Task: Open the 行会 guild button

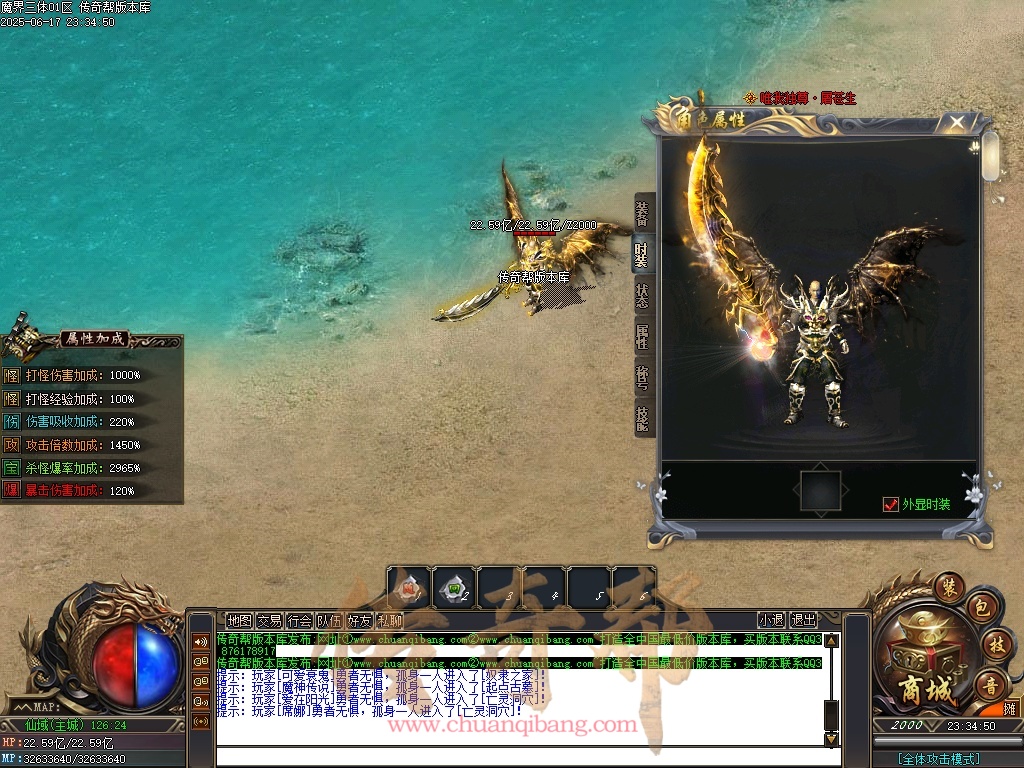Action: [x=299, y=620]
